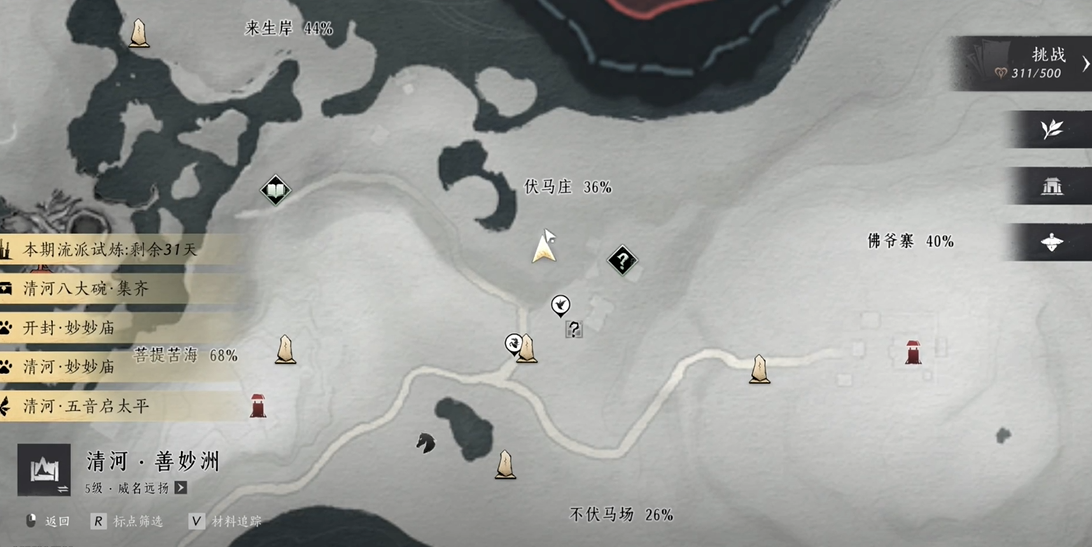Viewport: 1092px width, 547px height.
Task: Select the 清河·妙妙庙 list entry
Action: 70,367
